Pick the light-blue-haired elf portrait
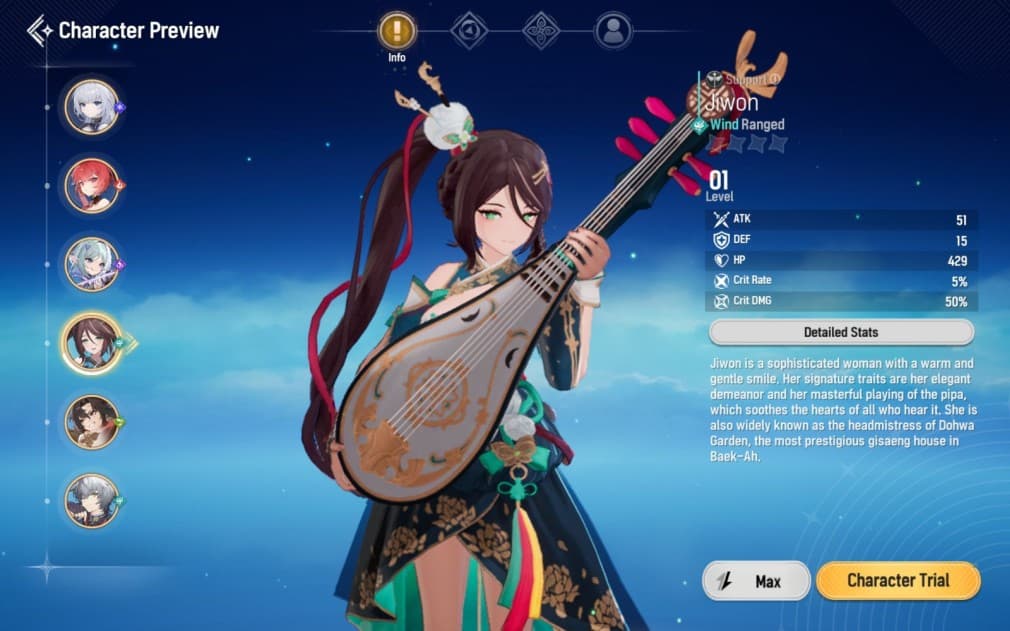Image resolution: width=1010 pixels, height=631 pixels. pyautogui.click(x=92, y=264)
